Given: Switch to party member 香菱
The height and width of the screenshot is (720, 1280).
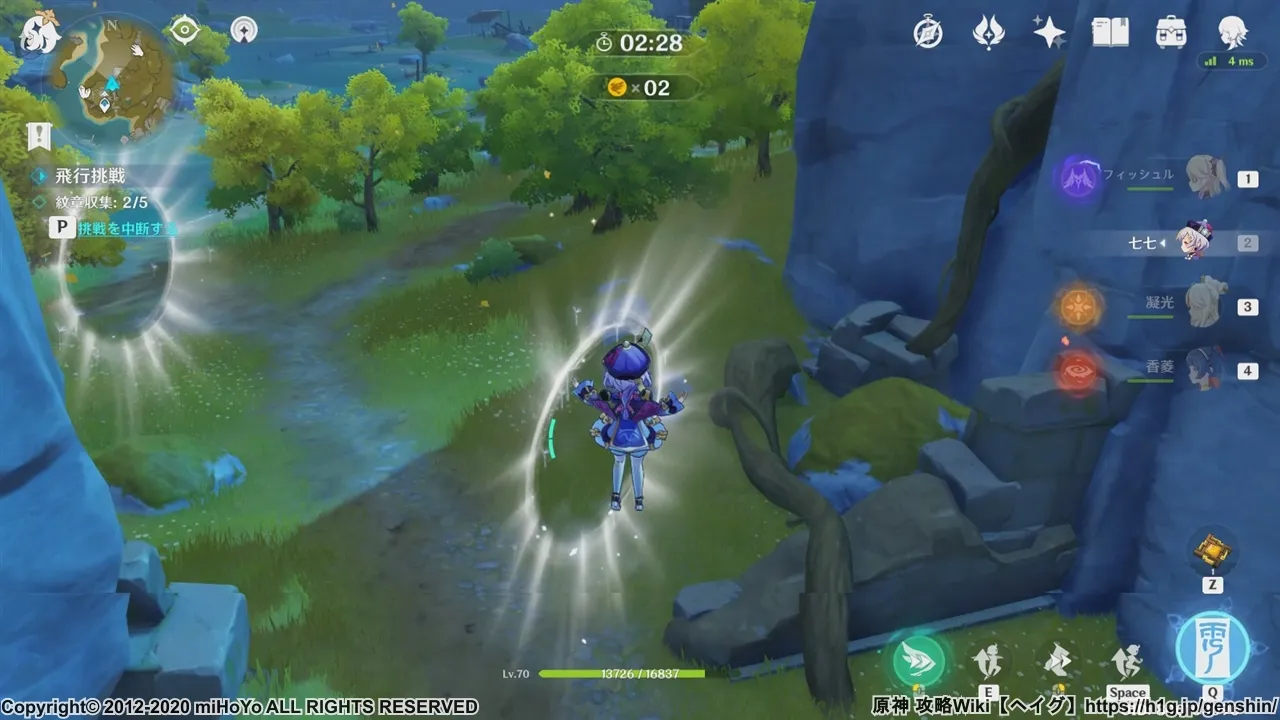Looking at the screenshot, I should pyautogui.click(x=1206, y=370).
